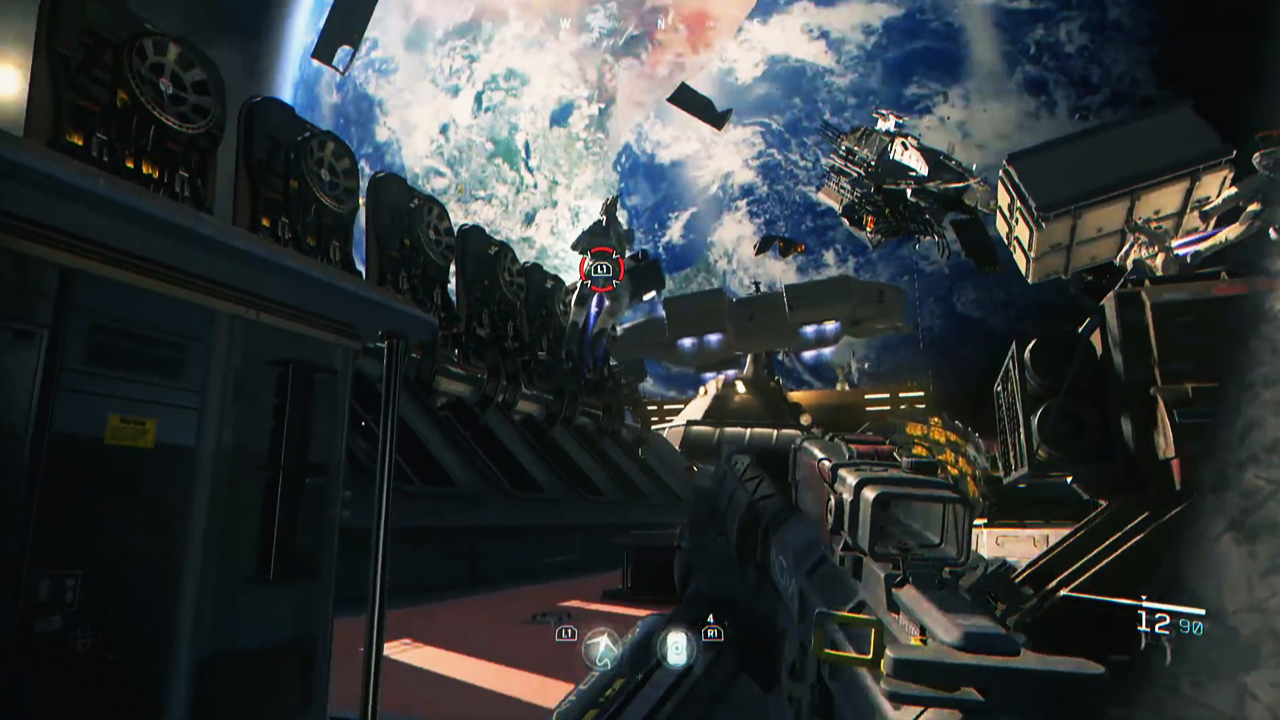Click the NW heading on the compass bar
Viewport: 1280px width, 720px height.
pos(614,22)
